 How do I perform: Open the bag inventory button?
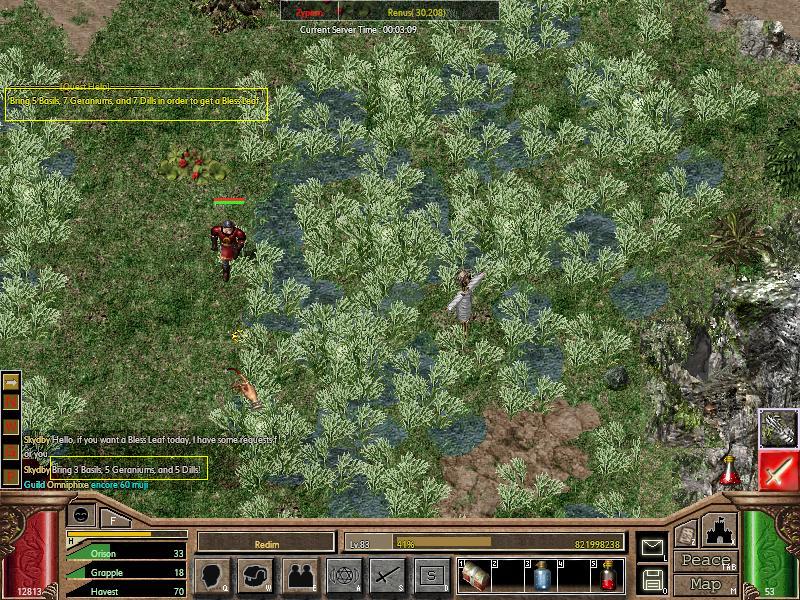(257, 575)
